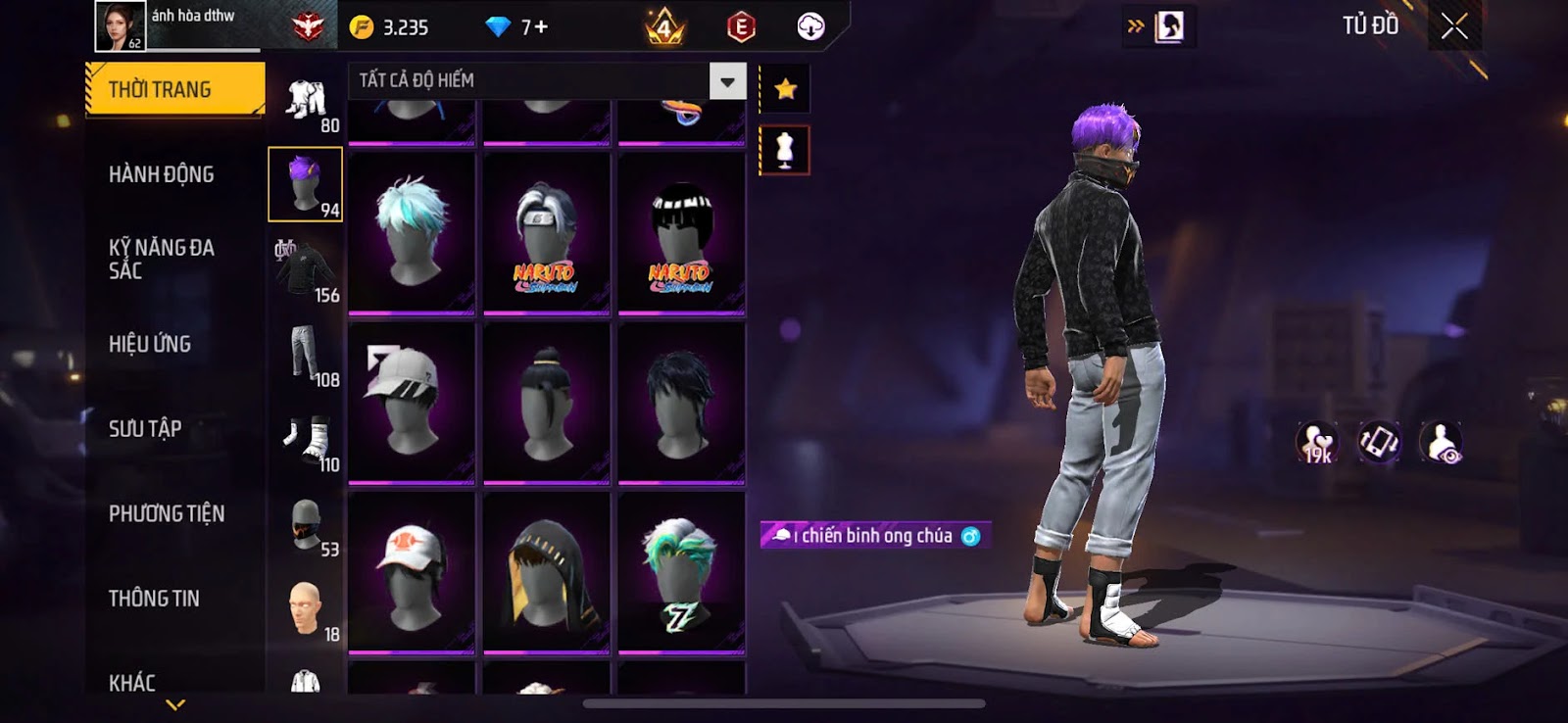This screenshot has width=1568, height=723.
Task: Choose the jacket tops category
Action: tap(306, 269)
